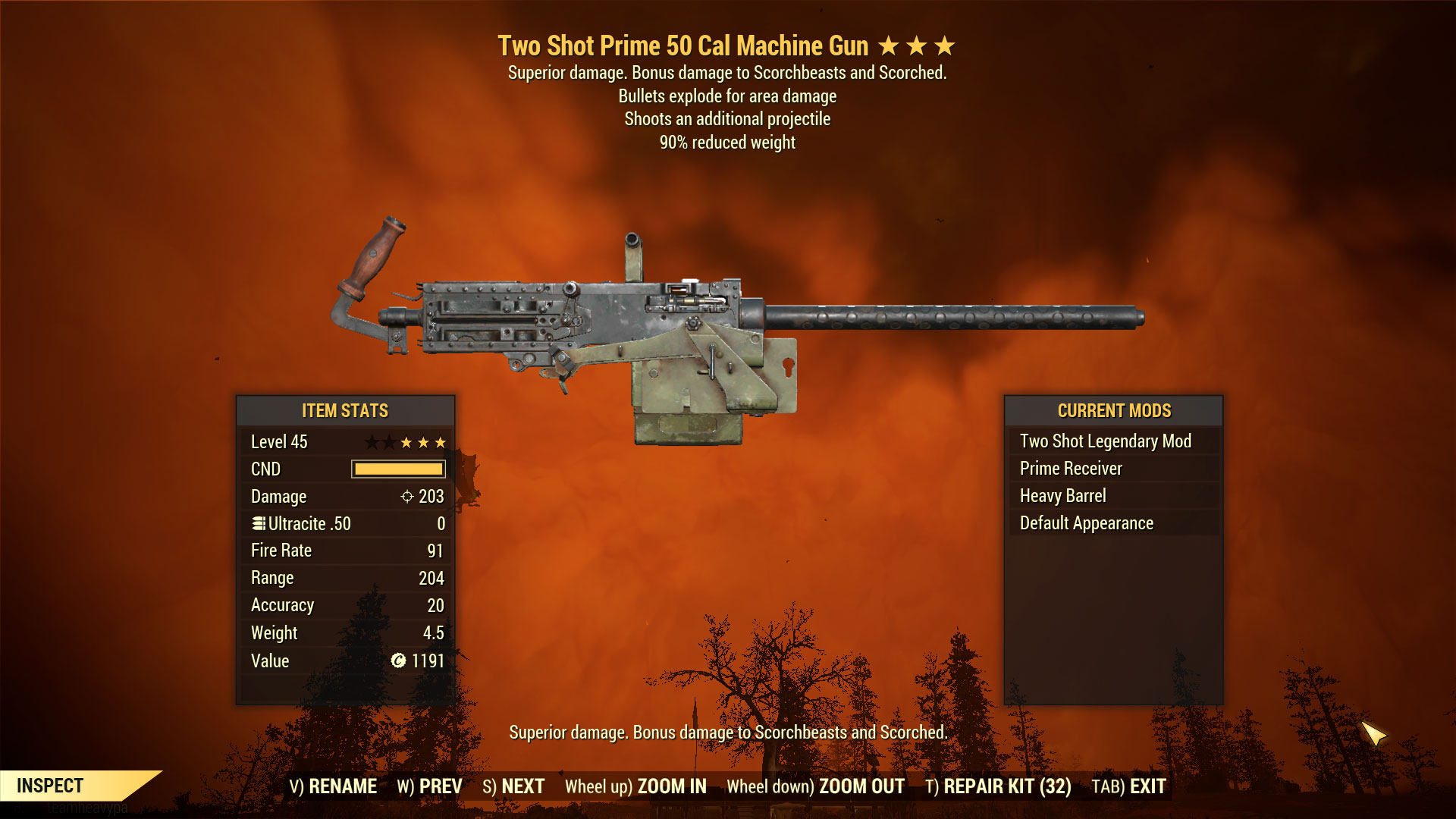1456x819 pixels.
Task: Click the yellow CND condition bar
Action: 397,469
